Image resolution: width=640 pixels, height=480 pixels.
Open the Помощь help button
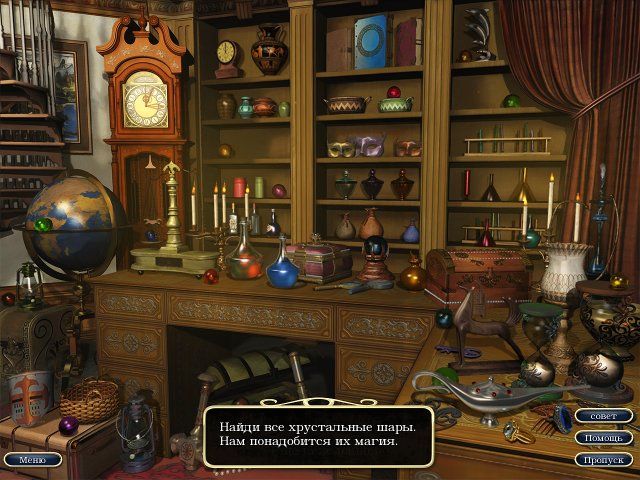tap(604, 438)
